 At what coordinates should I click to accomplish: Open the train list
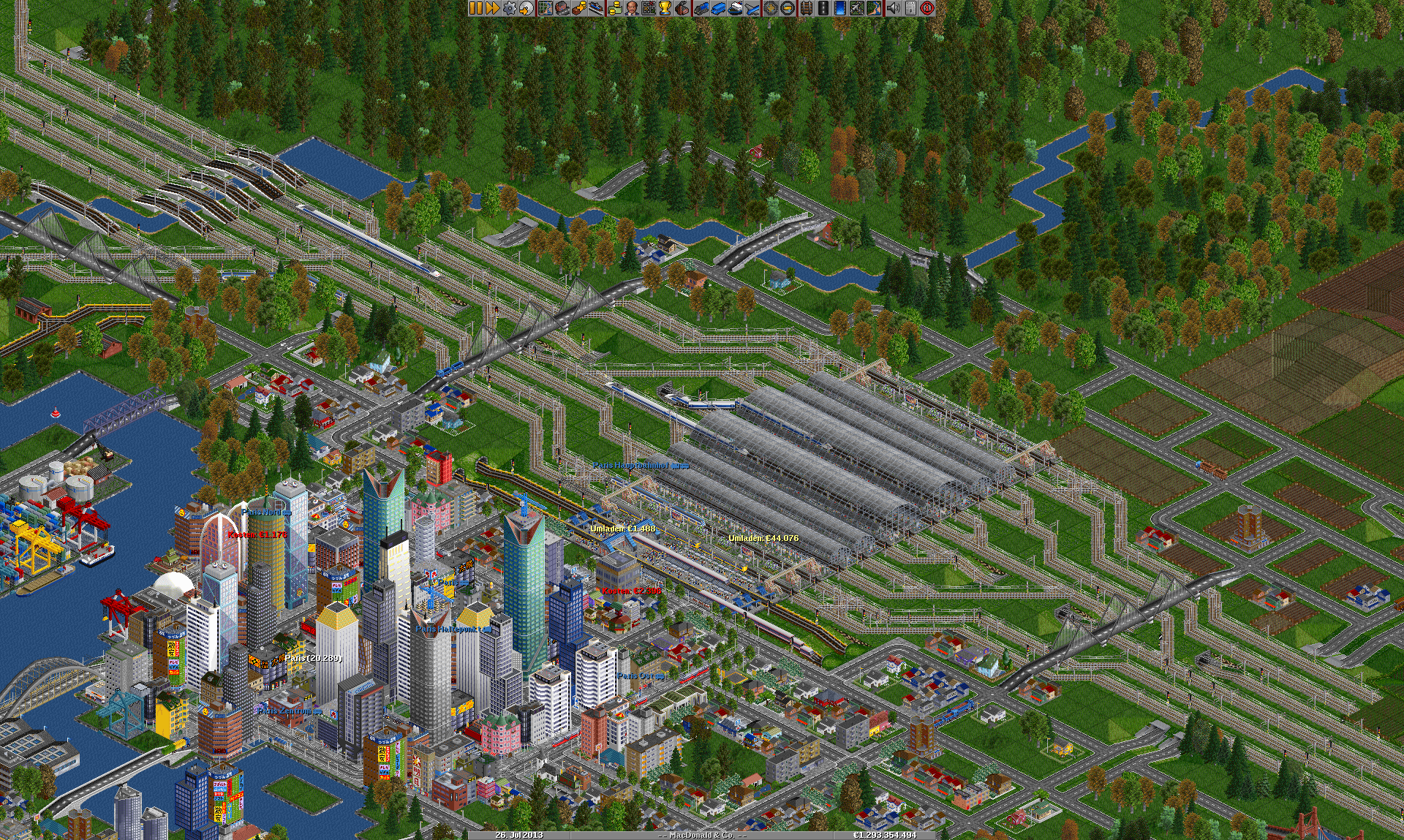[x=701, y=8]
